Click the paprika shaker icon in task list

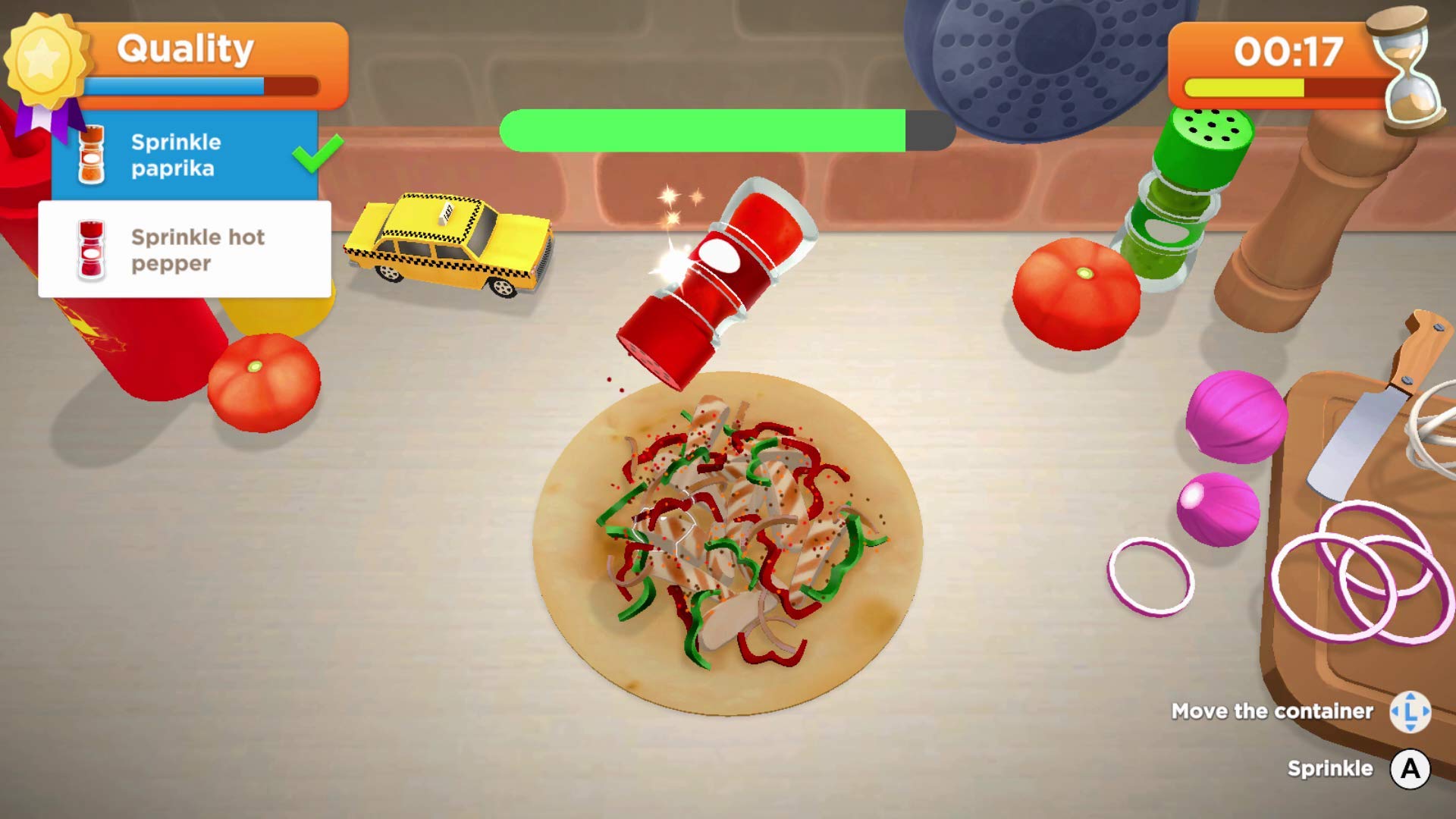tap(91, 154)
